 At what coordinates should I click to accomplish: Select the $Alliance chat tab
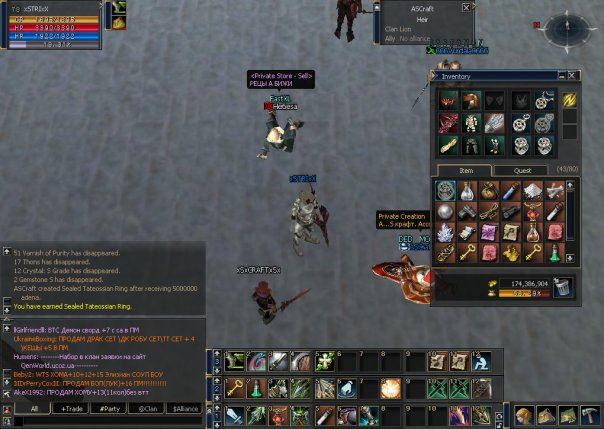(185, 409)
